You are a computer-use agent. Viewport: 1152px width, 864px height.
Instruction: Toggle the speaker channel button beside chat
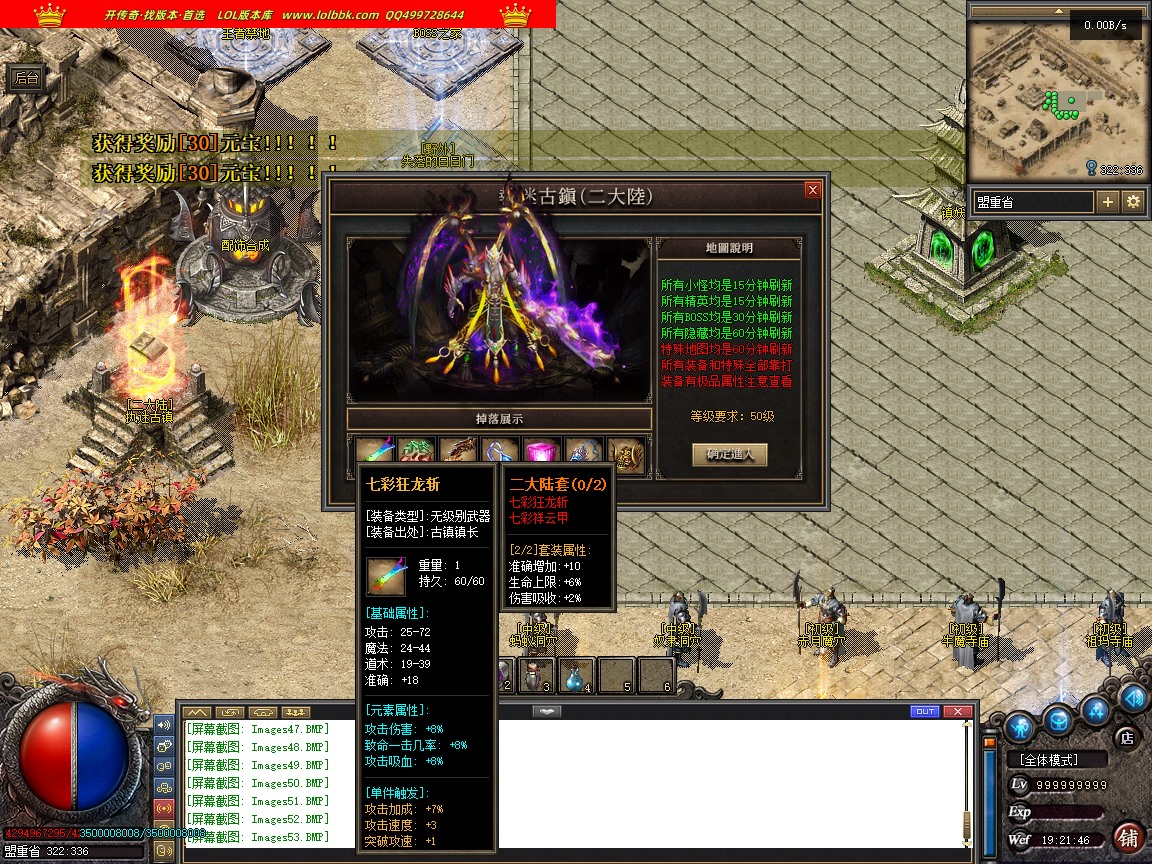pos(164,724)
